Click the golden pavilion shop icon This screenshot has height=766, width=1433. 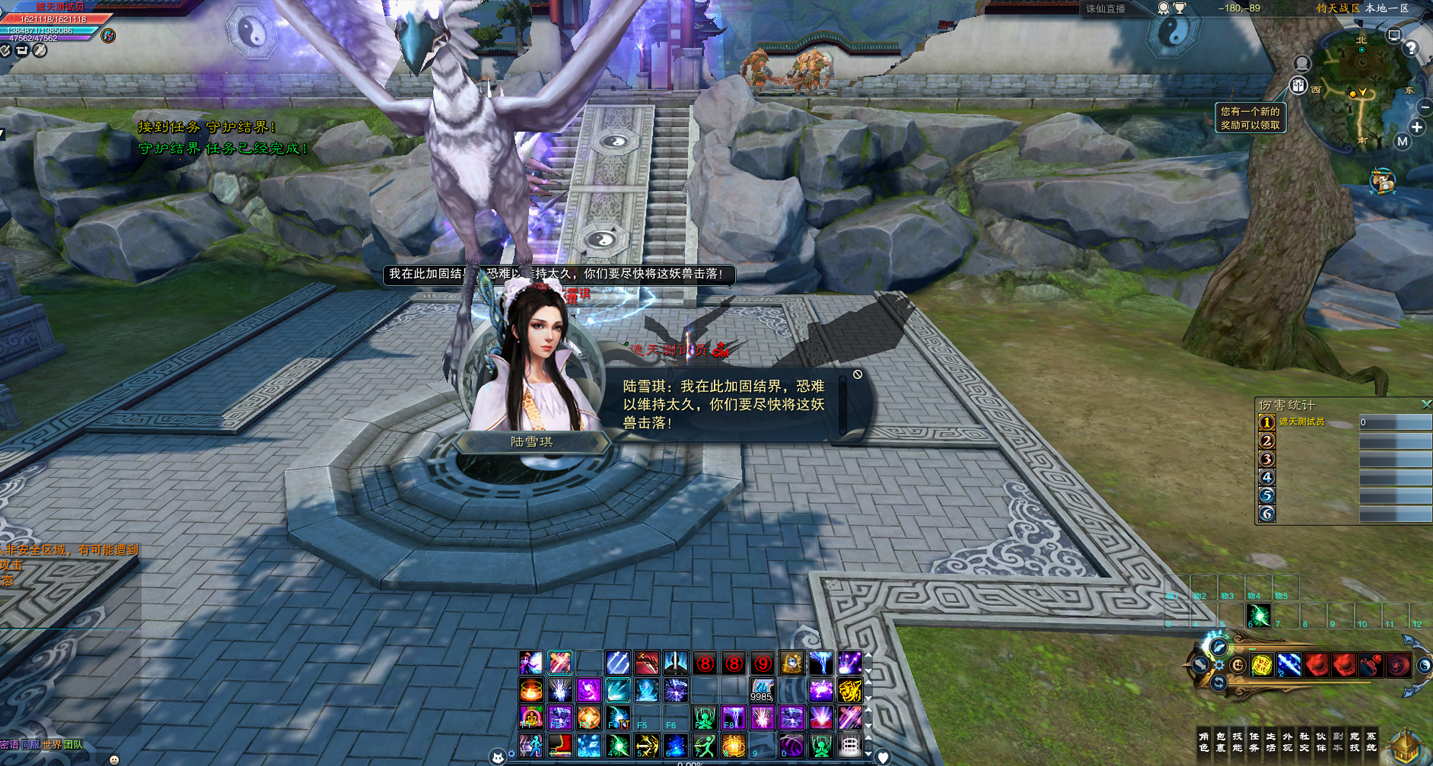click(x=1406, y=745)
